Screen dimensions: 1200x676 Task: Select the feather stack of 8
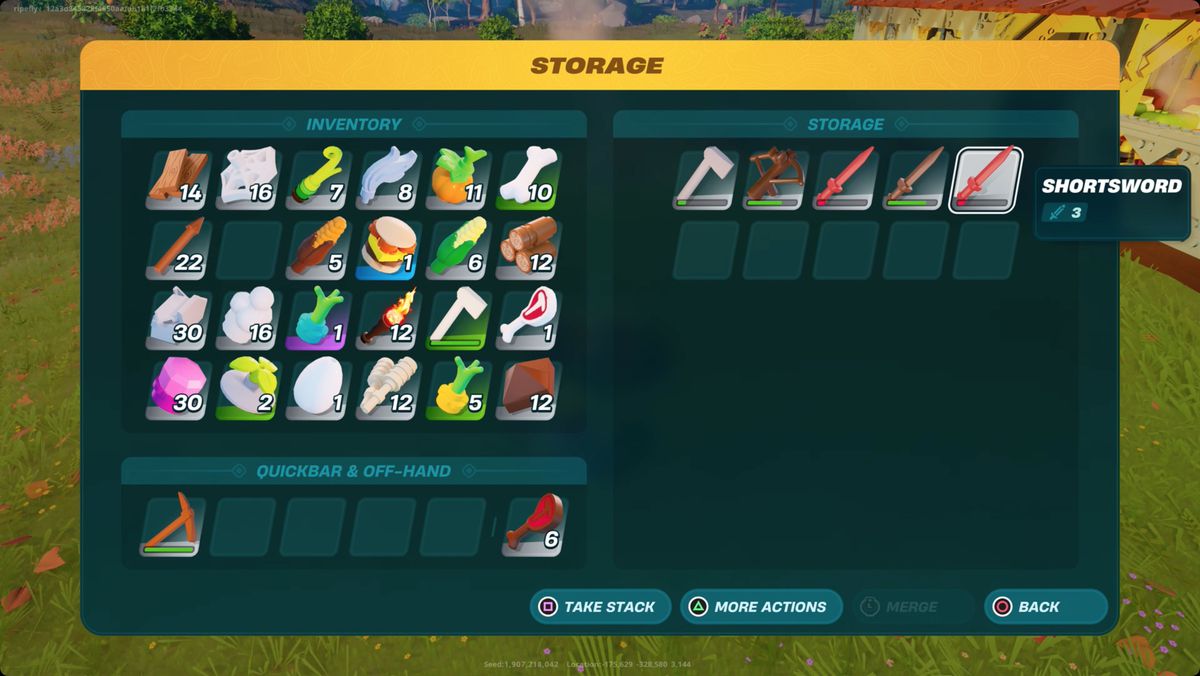tap(388, 179)
